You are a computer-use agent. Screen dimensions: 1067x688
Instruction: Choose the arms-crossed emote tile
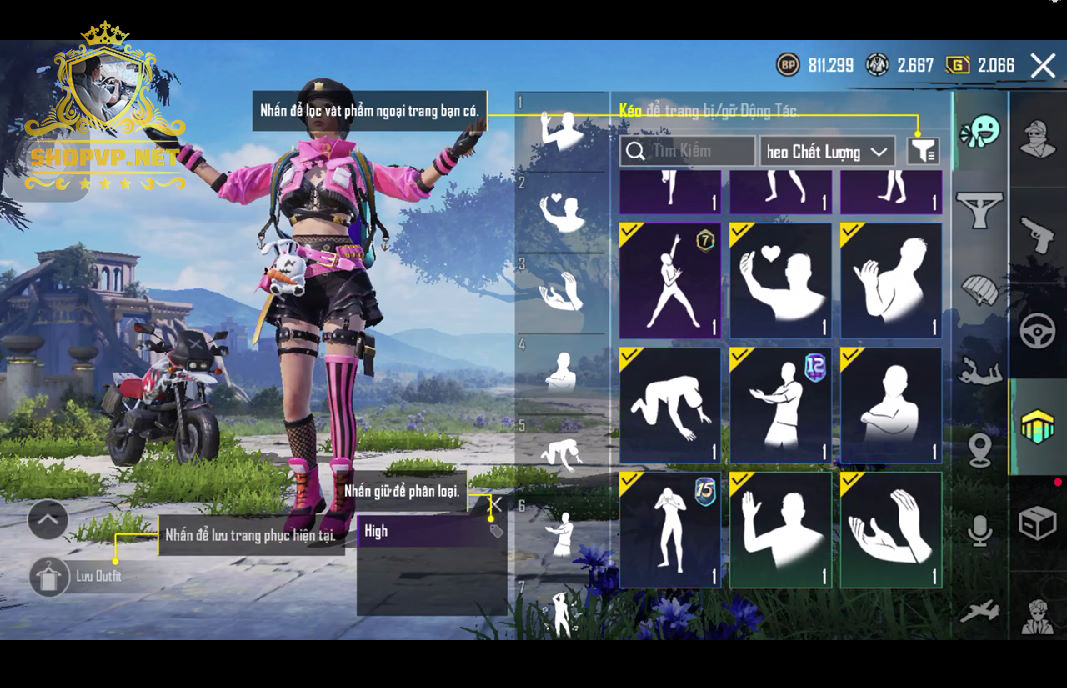(891, 405)
